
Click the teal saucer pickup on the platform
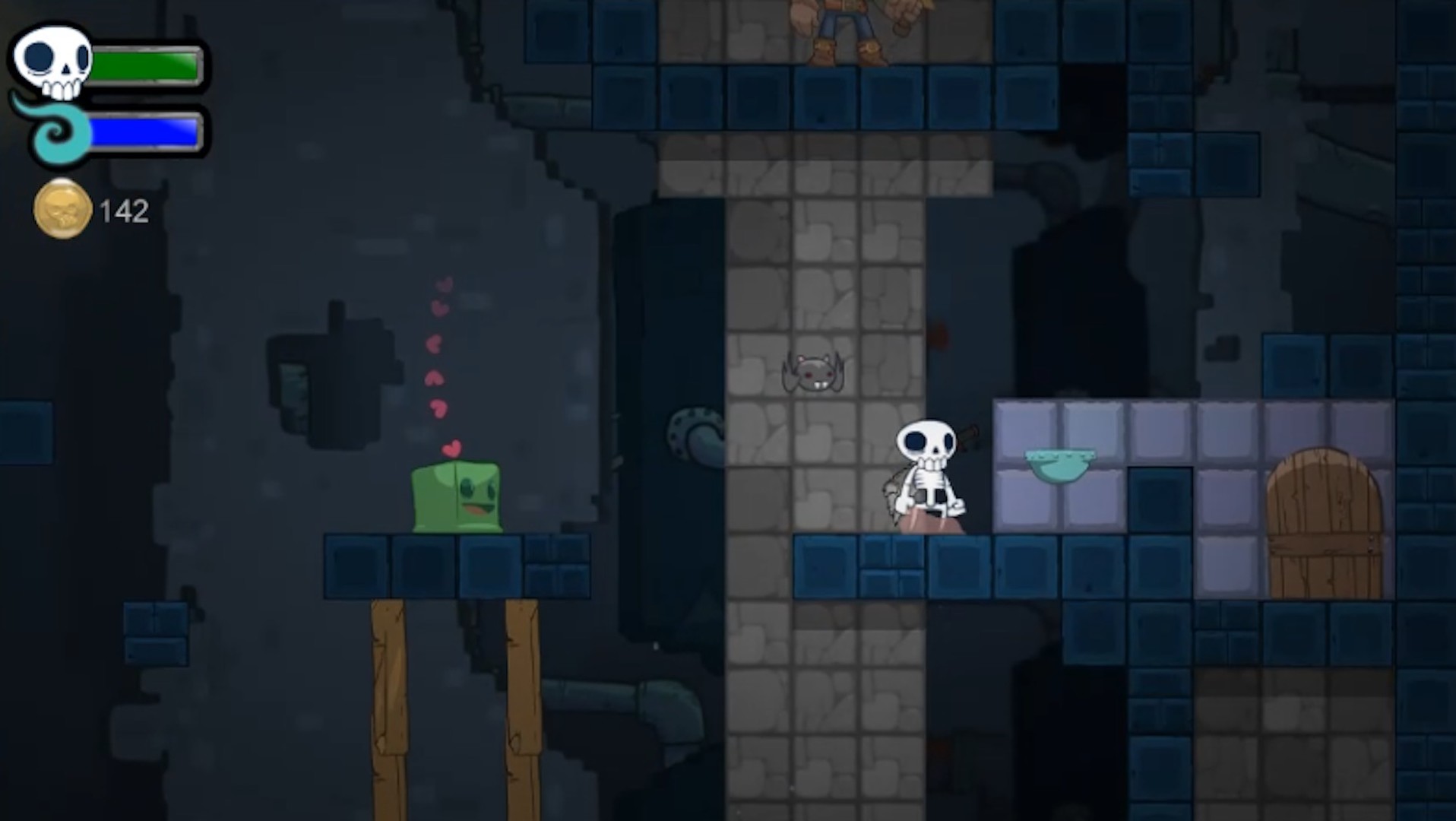point(1061,464)
